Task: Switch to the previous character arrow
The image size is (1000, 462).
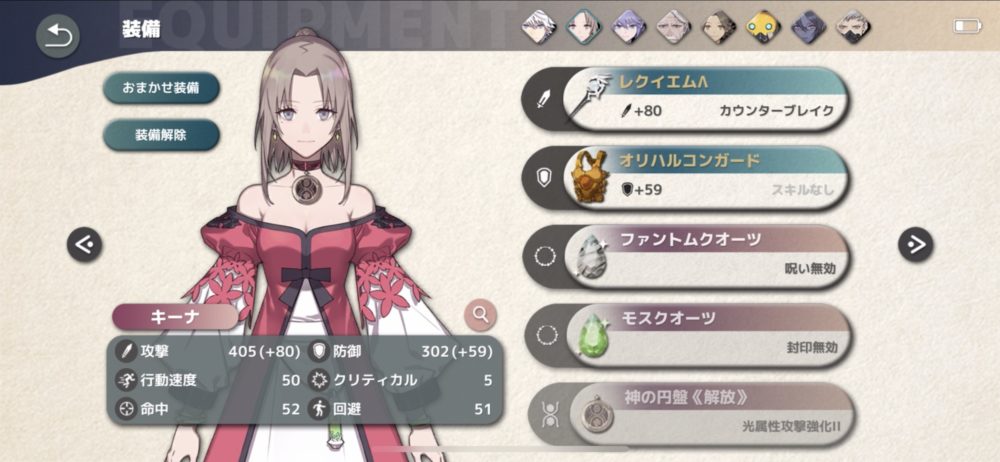Action: [x=84, y=244]
